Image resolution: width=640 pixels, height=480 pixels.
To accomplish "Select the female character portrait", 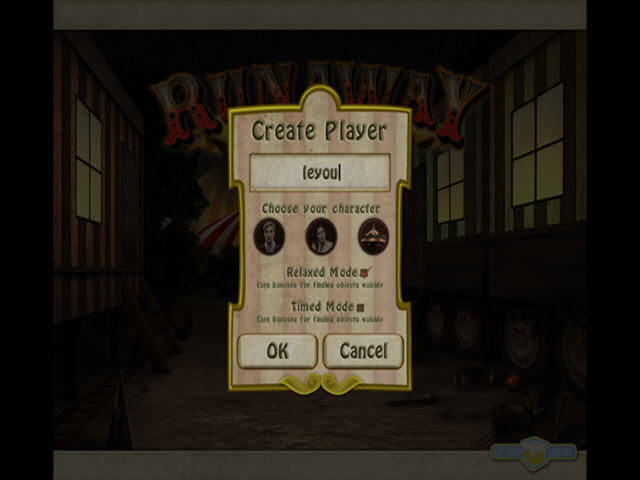I will tap(320, 237).
